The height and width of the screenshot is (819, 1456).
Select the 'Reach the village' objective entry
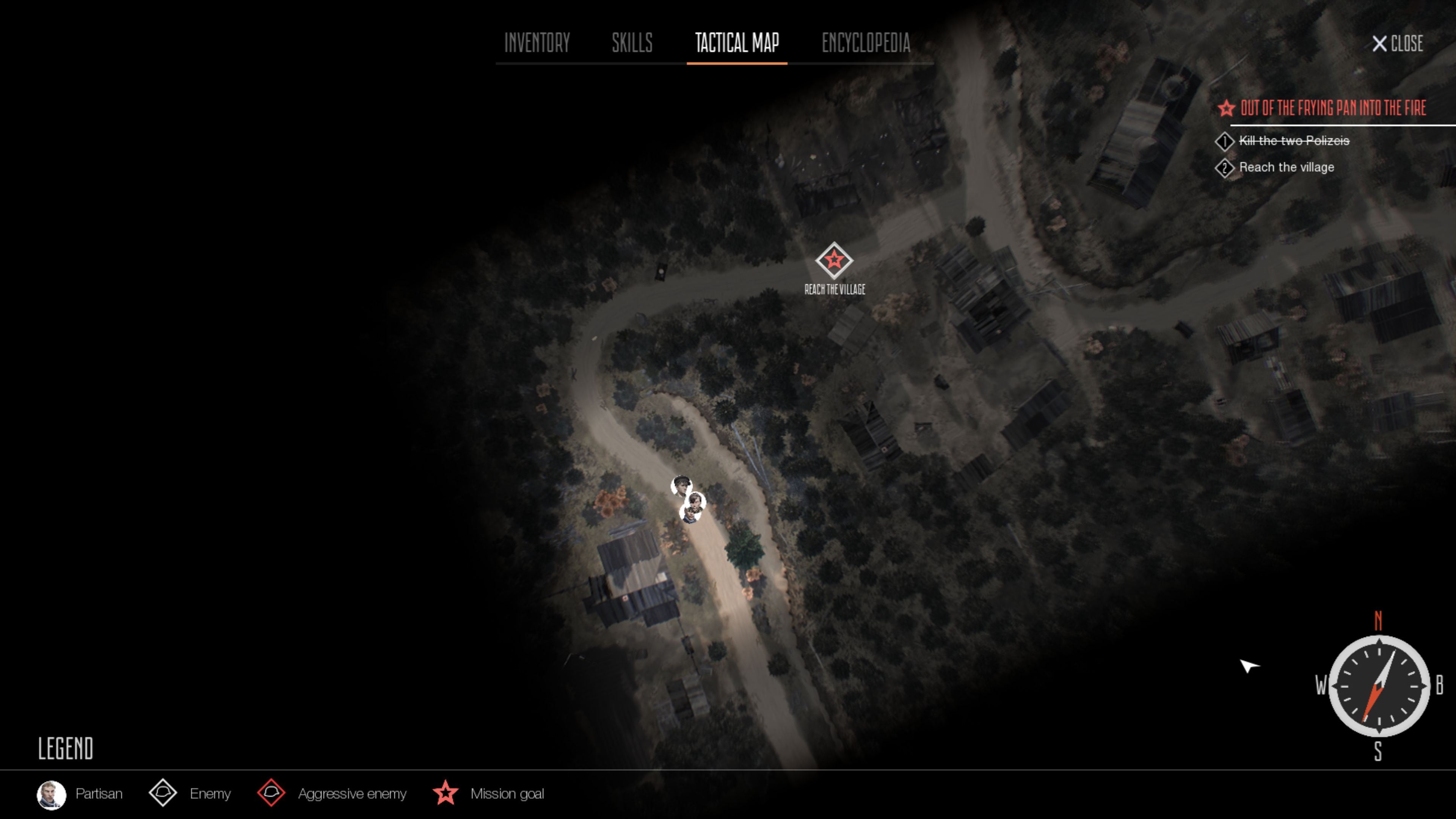[x=1286, y=167]
